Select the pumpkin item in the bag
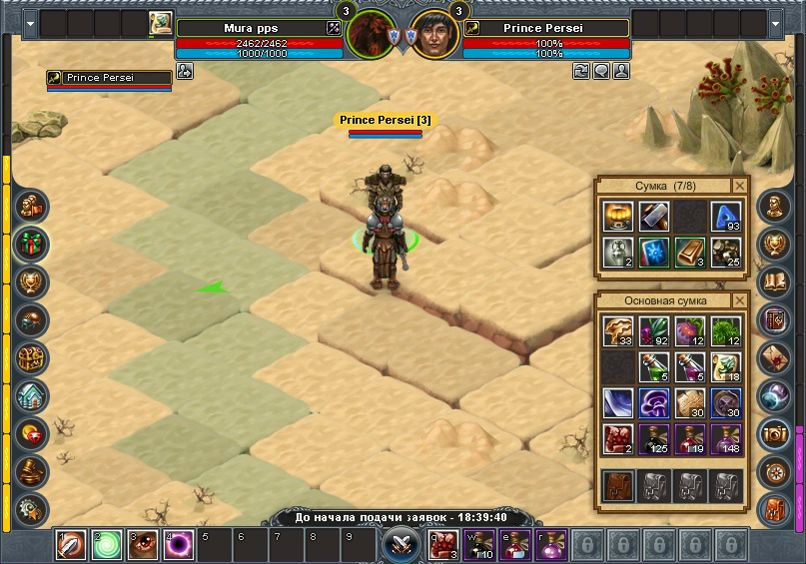This screenshot has width=806, height=564. click(x=617, y=217)
